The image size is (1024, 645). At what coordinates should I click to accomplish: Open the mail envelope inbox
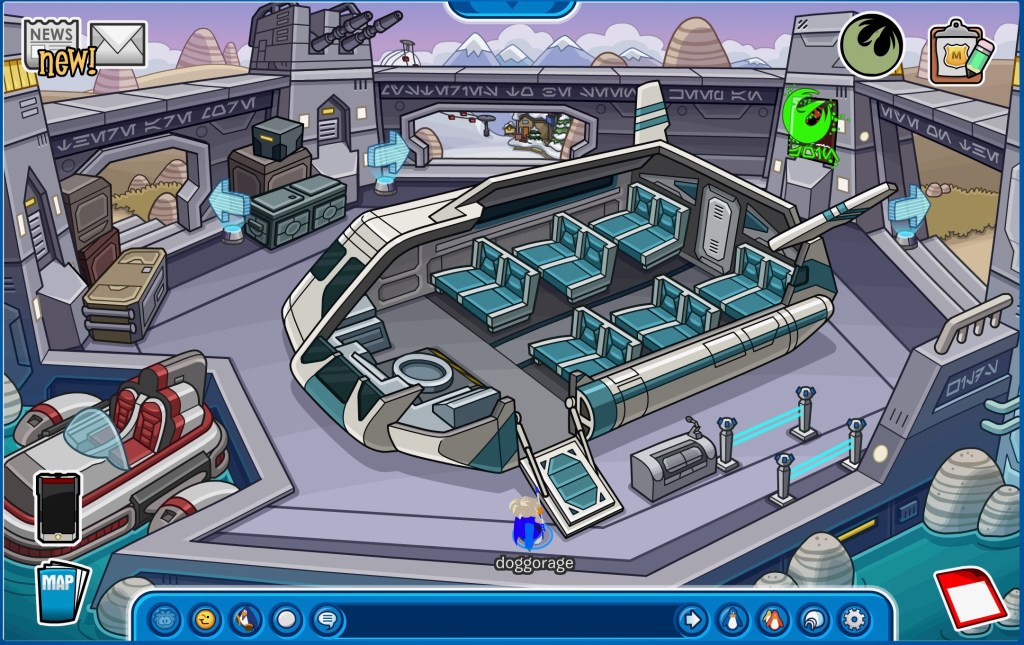click(117, 42)
